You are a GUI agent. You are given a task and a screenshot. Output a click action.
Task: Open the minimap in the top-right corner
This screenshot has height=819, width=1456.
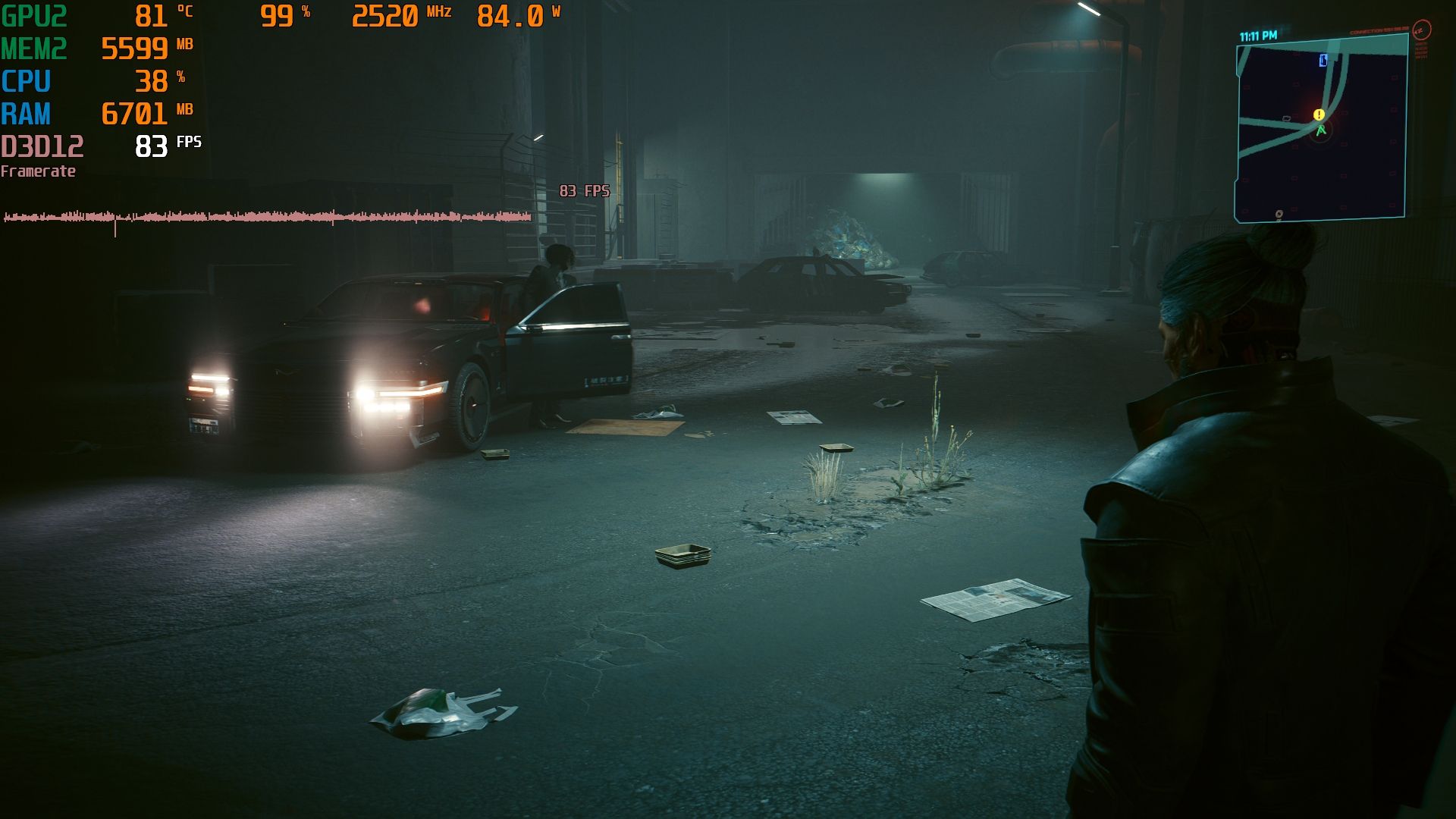coord(1321,130)
